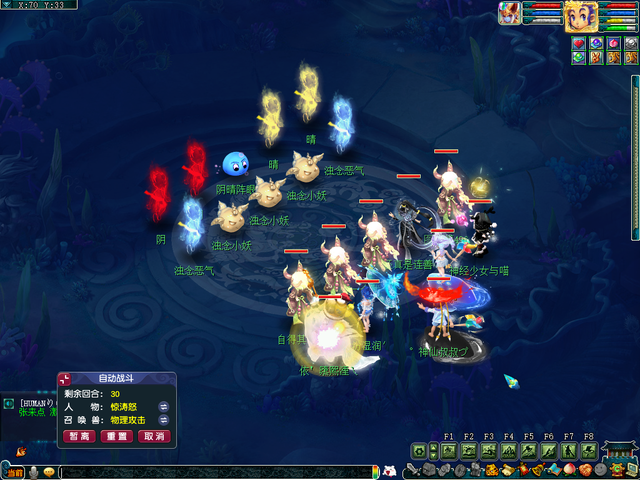Activate the F1 hotbar skill
This screenshot has height=480, width=640.
tap(448, 451)
